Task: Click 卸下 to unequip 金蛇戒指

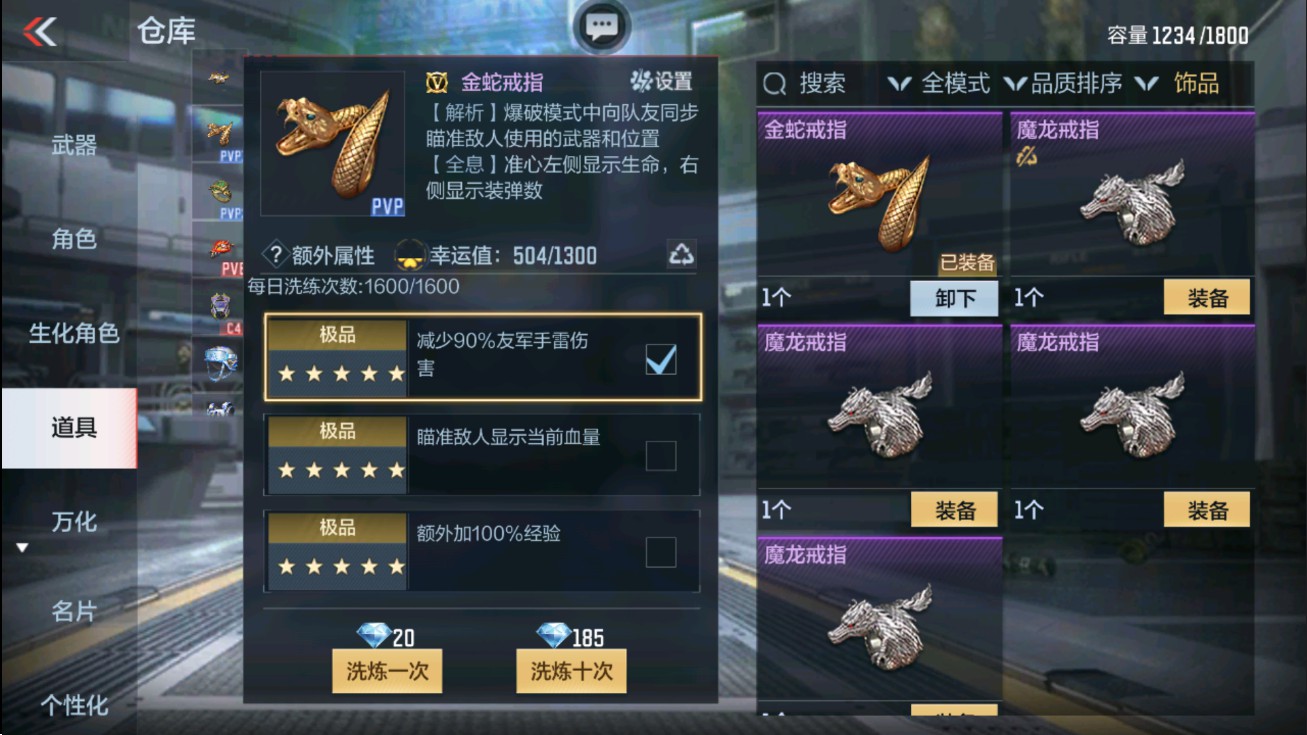Action: (x=953, y=299)
